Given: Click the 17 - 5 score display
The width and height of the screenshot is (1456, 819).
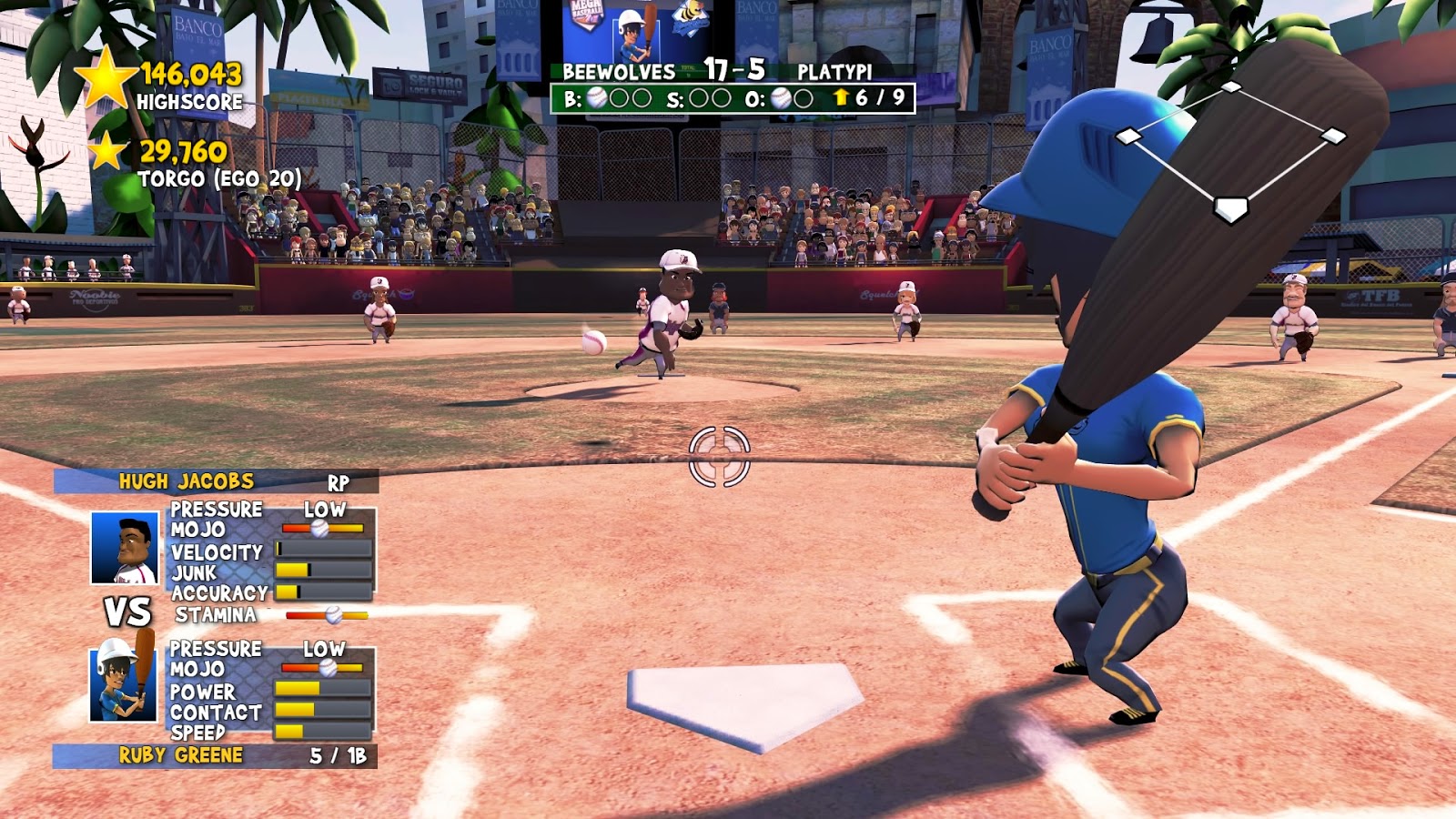Looking at the screenshot, I should click(x=734, y=67).
